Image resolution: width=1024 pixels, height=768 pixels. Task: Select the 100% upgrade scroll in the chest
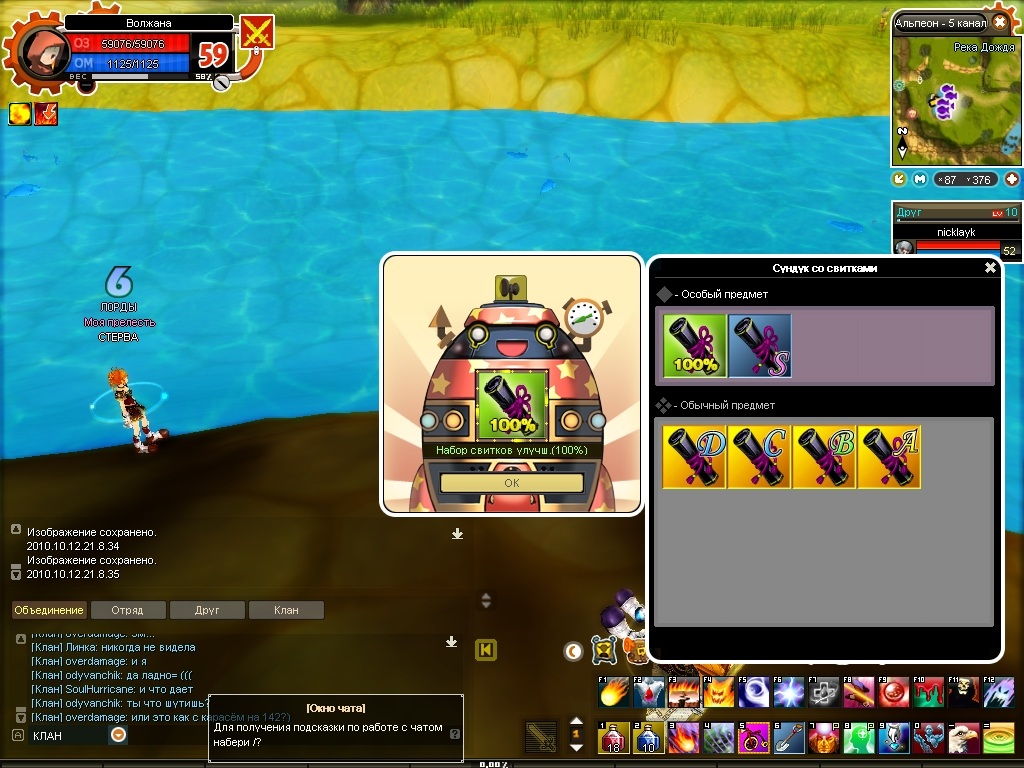pos(695,346)
